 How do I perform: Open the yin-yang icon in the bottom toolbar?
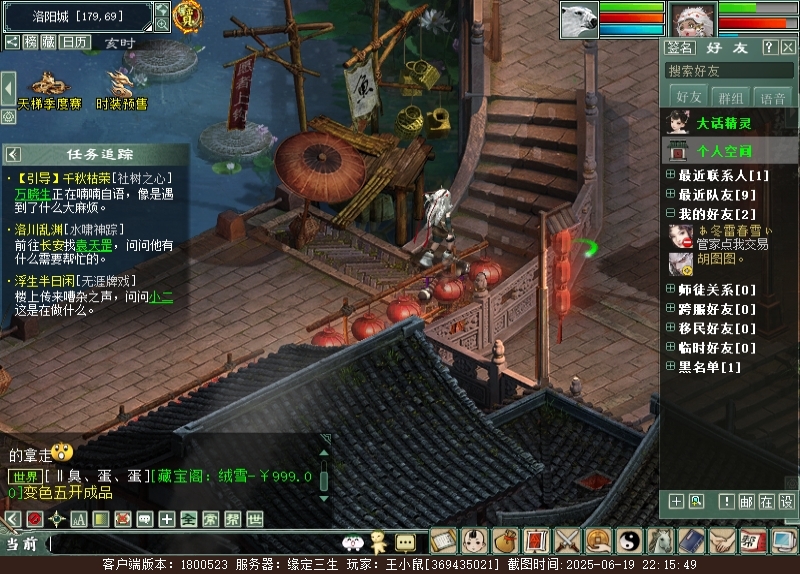[629, 541]
